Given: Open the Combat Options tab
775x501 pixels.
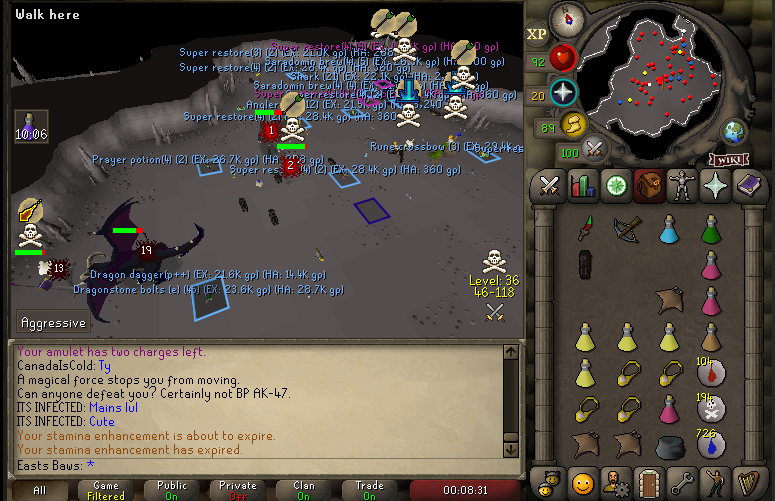Looking at the screenshot, I should pos(549,185).
